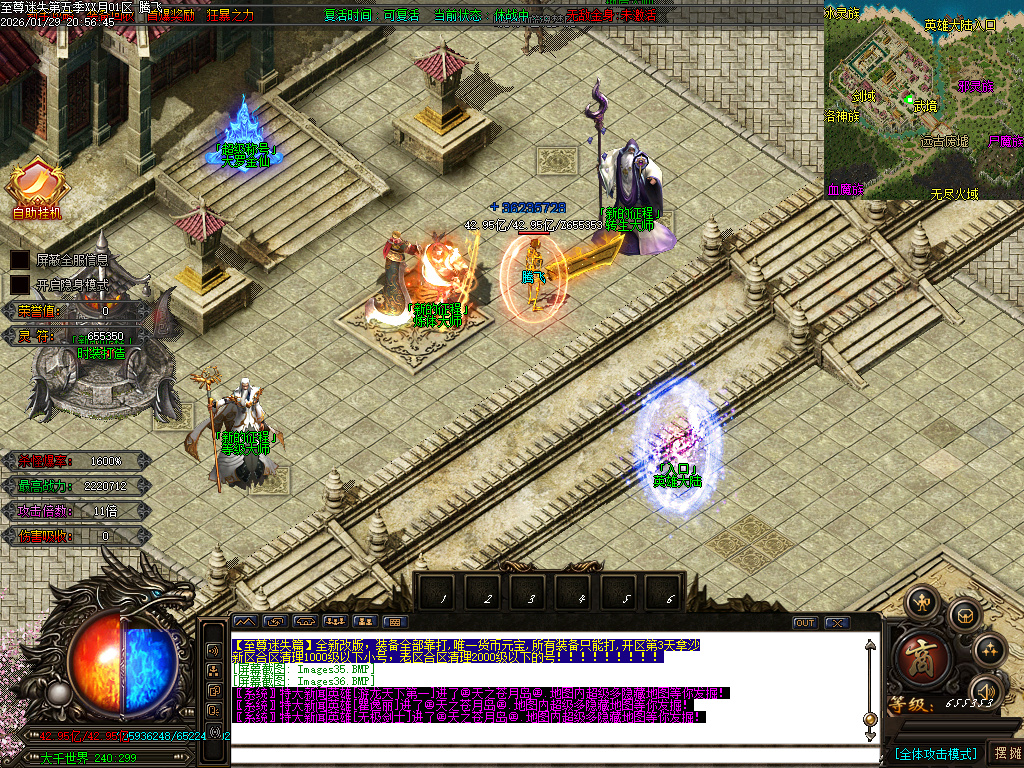
Task: Open the 摆摊 stall button
Action: tap(1005, 753)
